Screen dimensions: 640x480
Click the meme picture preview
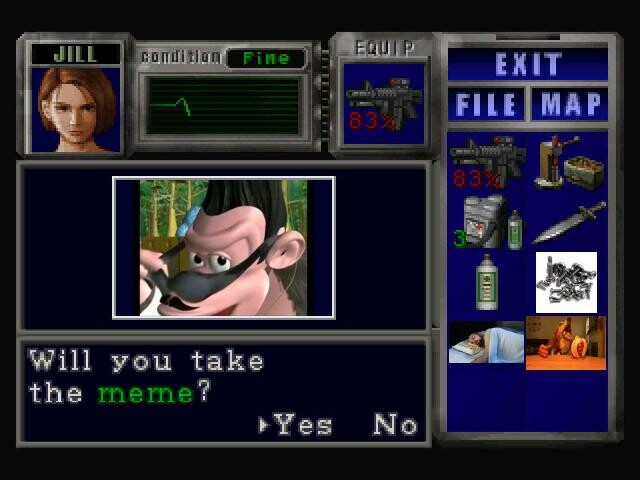tap(224, 248)
